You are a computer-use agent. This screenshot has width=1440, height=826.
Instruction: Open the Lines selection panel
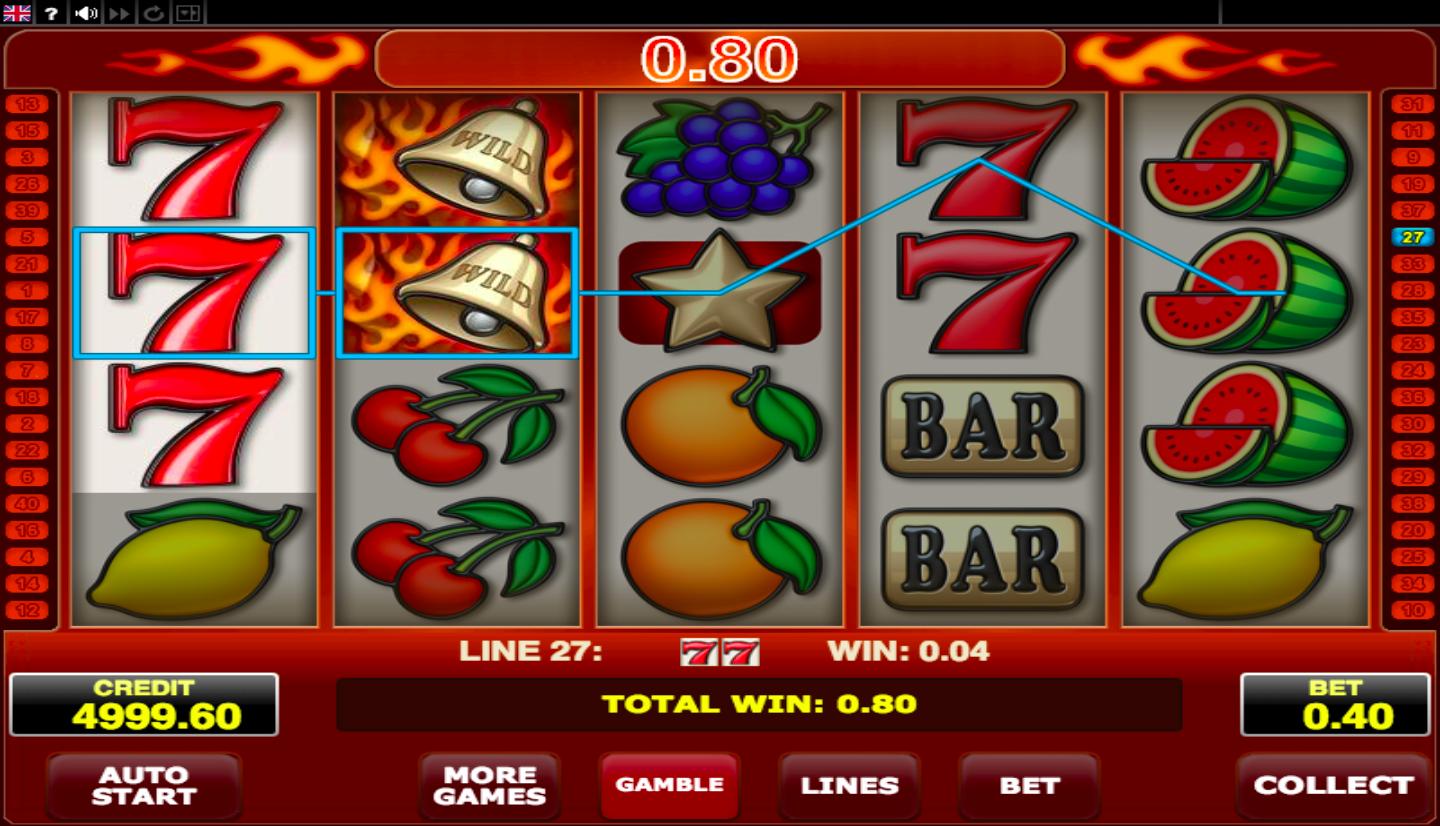848,785
